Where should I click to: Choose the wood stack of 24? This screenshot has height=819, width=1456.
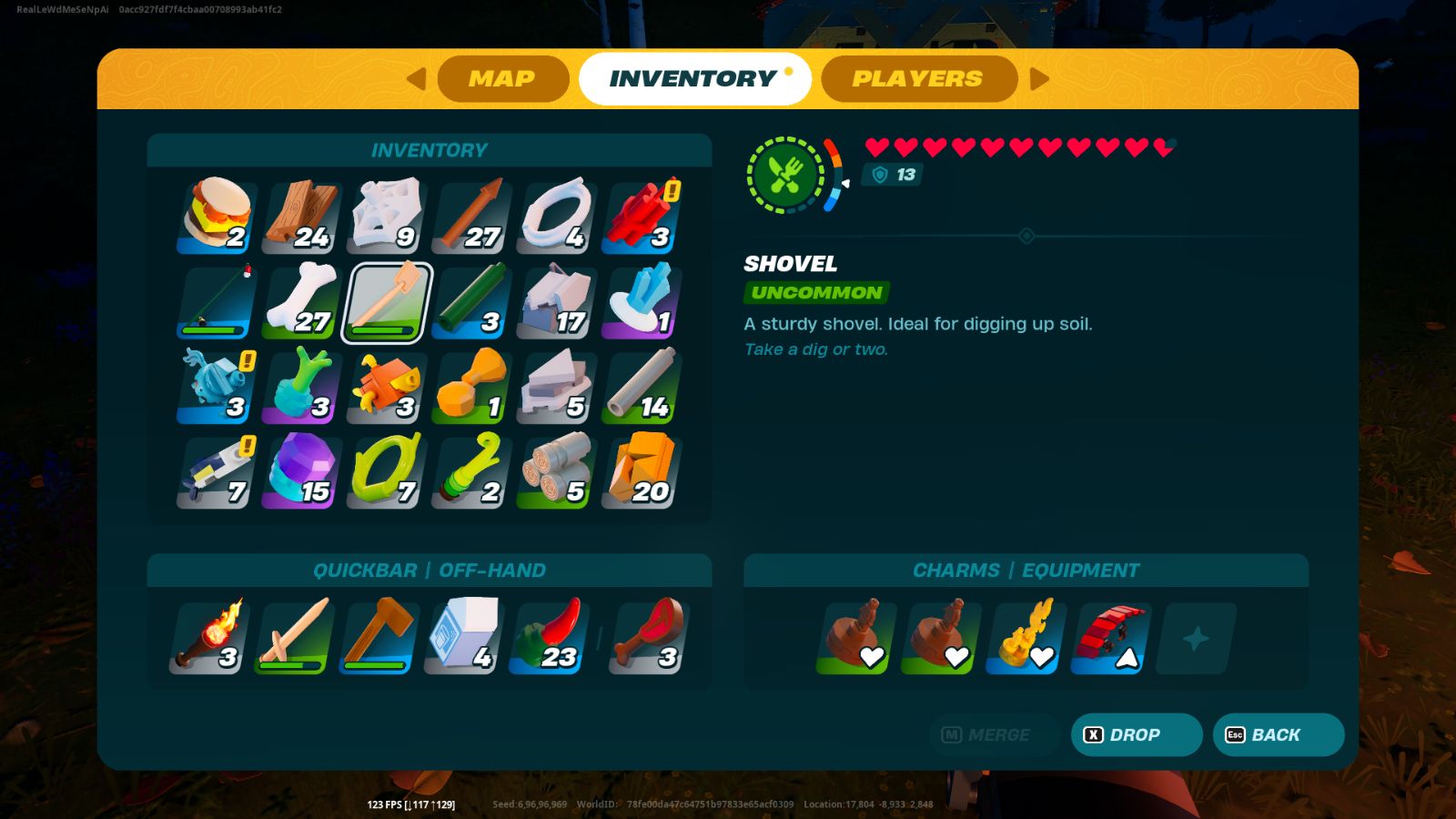coord(302,217)
